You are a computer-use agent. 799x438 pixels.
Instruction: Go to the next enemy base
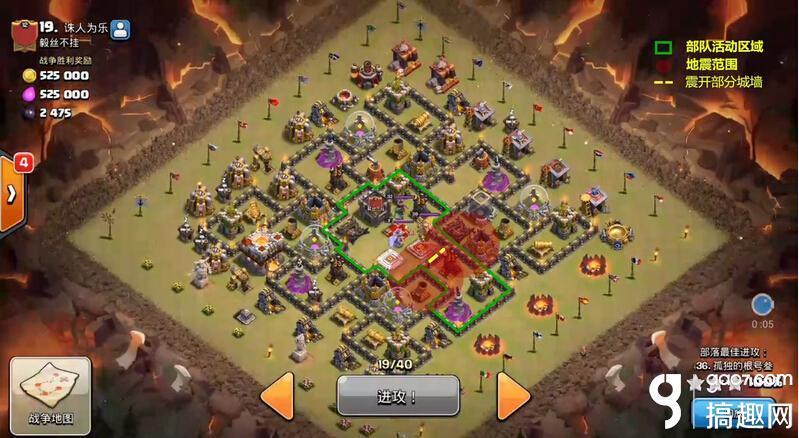click(513, 396)
